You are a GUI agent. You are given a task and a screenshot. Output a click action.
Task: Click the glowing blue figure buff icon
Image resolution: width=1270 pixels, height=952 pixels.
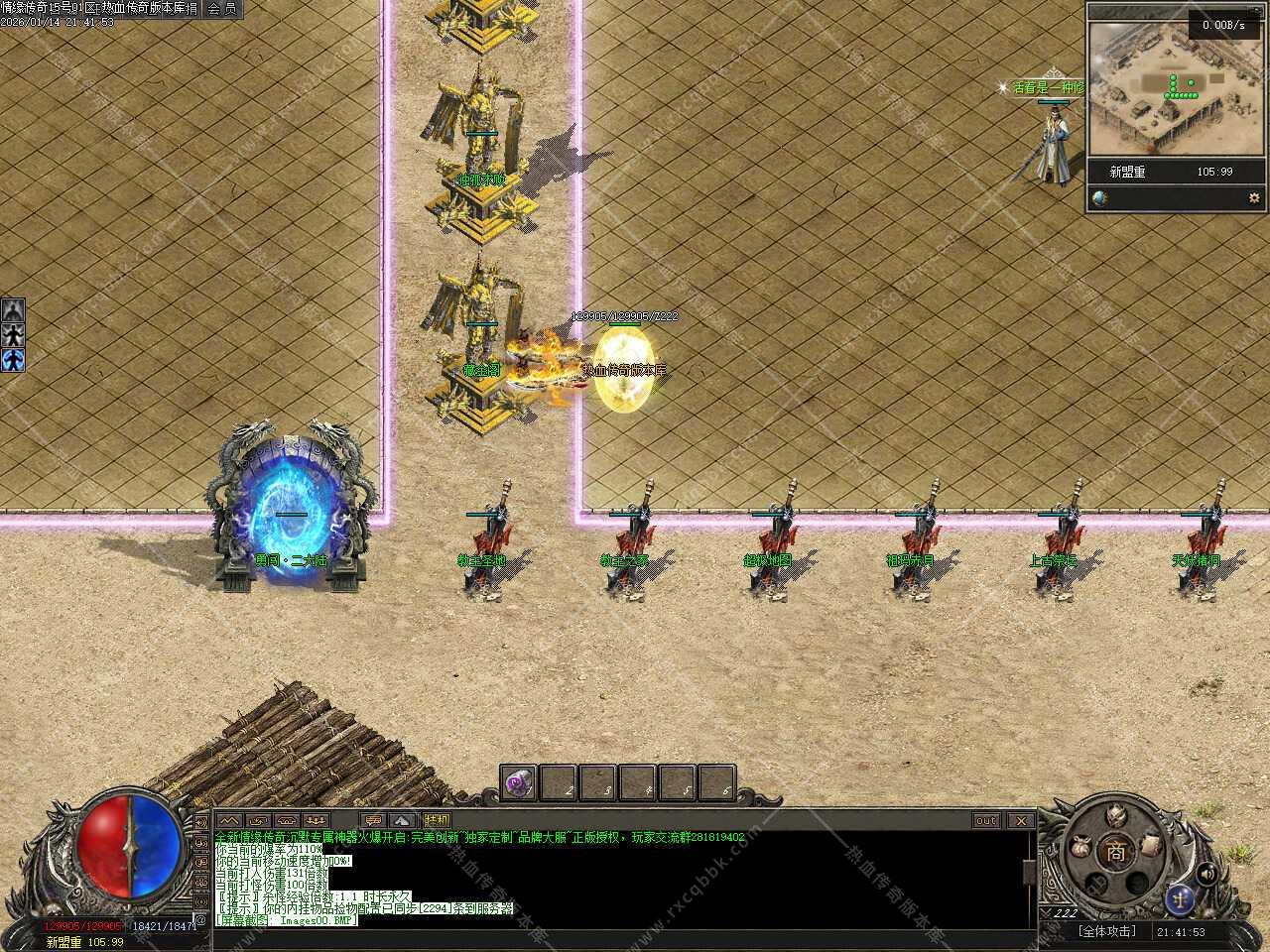coord(13,359)
